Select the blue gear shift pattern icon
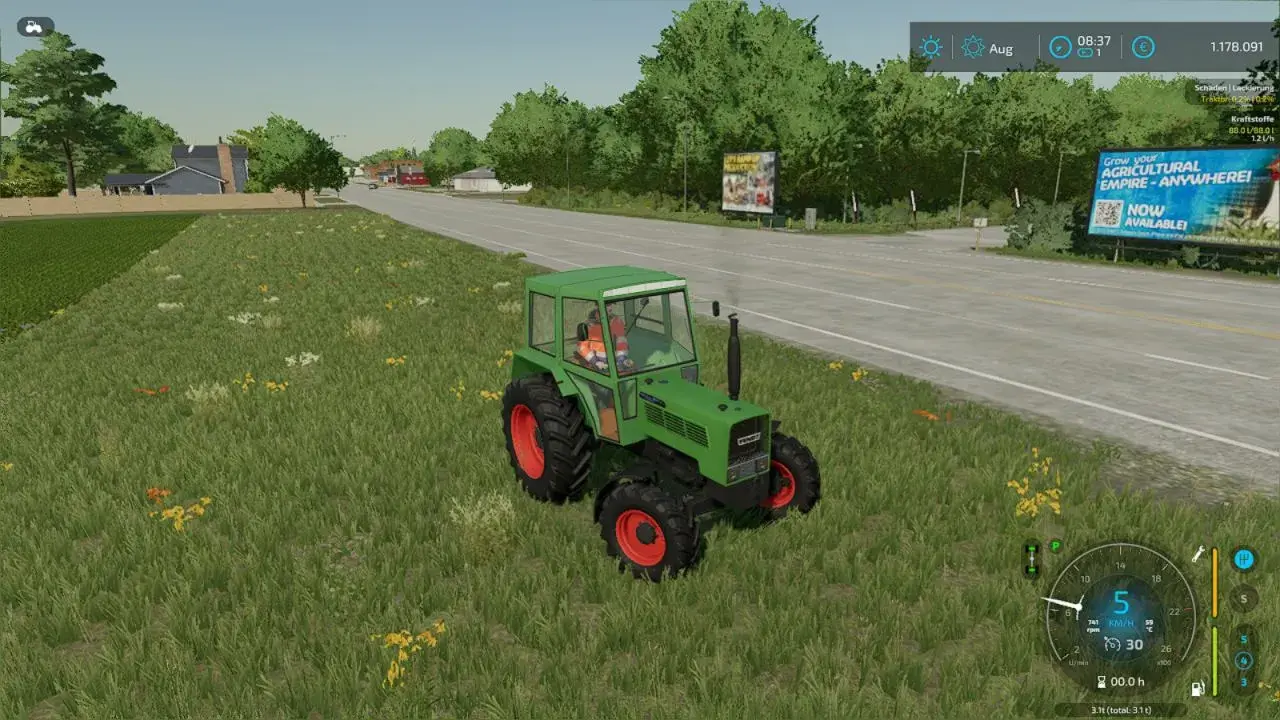 [1244, 559]
